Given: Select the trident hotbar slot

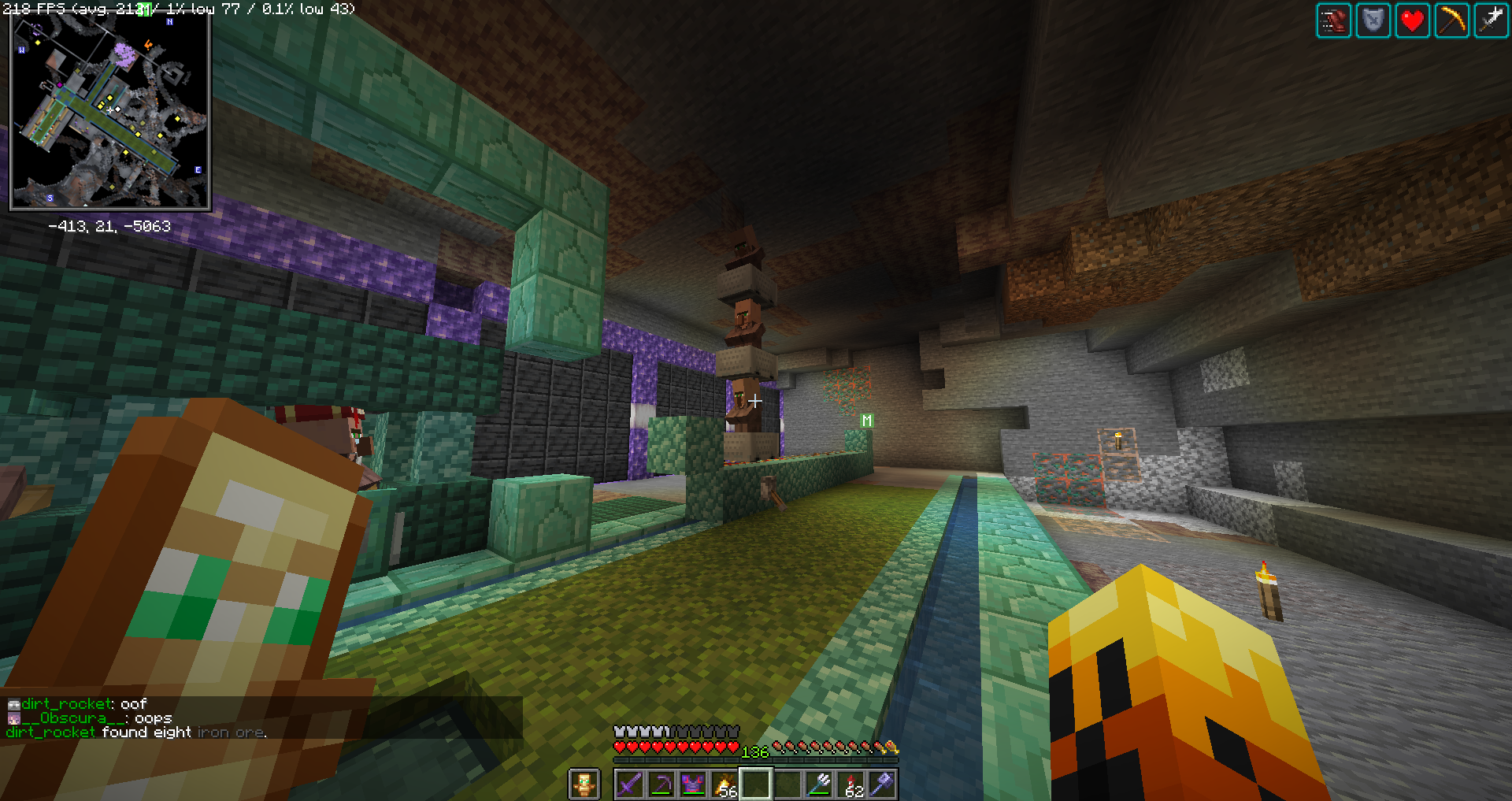Looking at the screenshot, I should click(x=819, y=784).
